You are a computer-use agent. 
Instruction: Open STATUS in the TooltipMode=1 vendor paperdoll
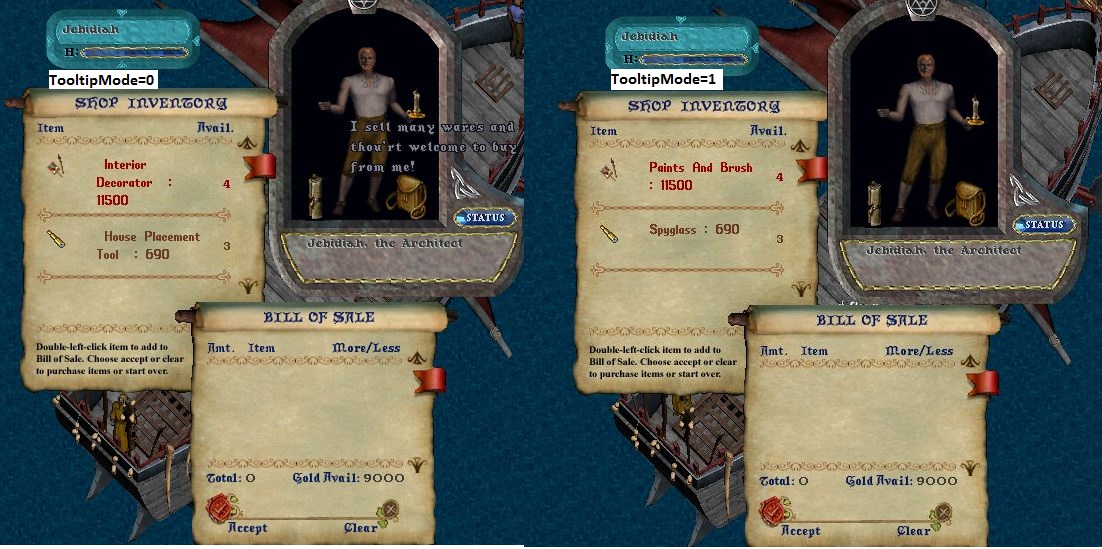[1041, 225]
